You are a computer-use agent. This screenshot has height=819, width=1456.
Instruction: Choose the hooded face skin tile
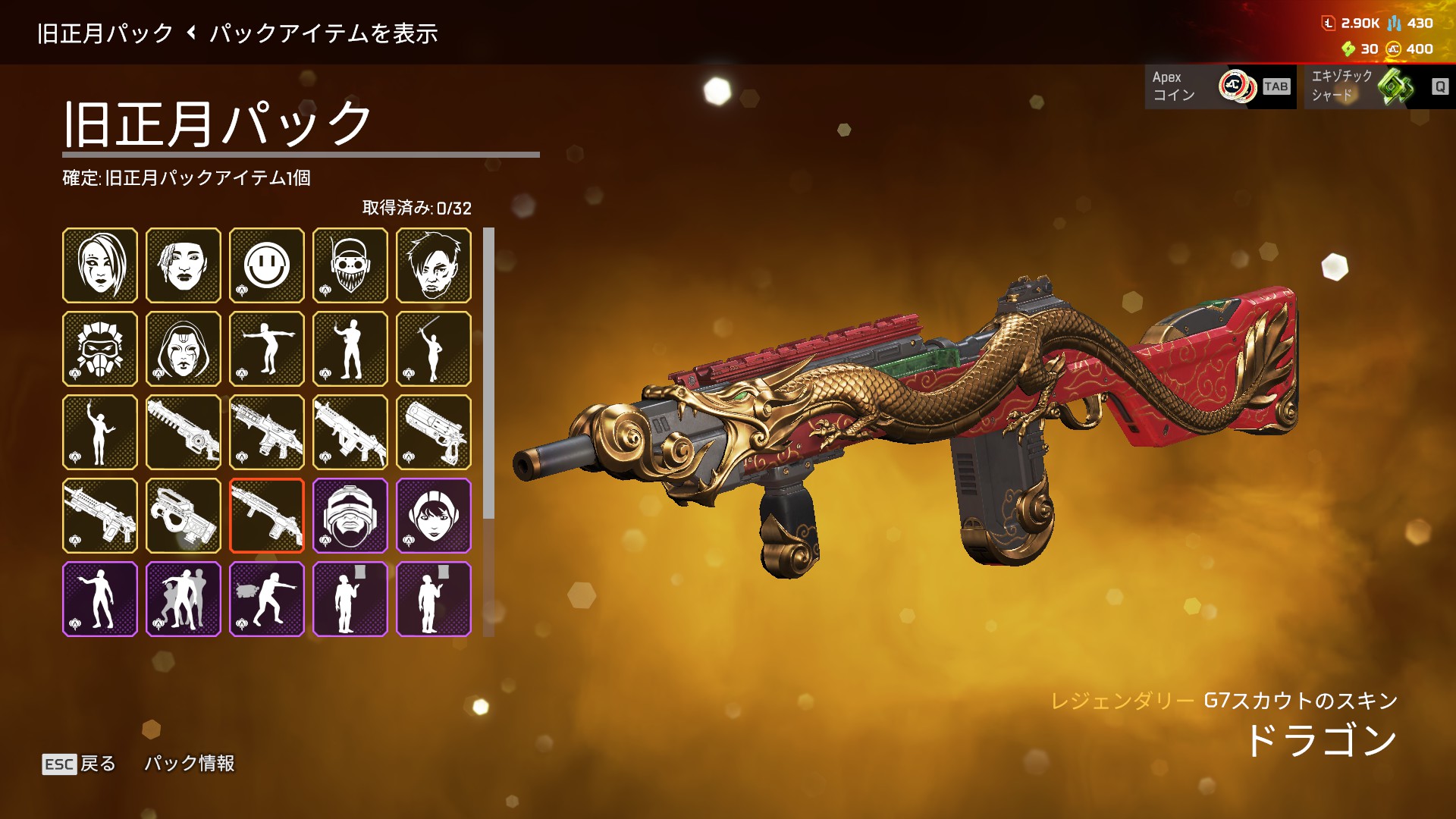click(x=184, y=349)
